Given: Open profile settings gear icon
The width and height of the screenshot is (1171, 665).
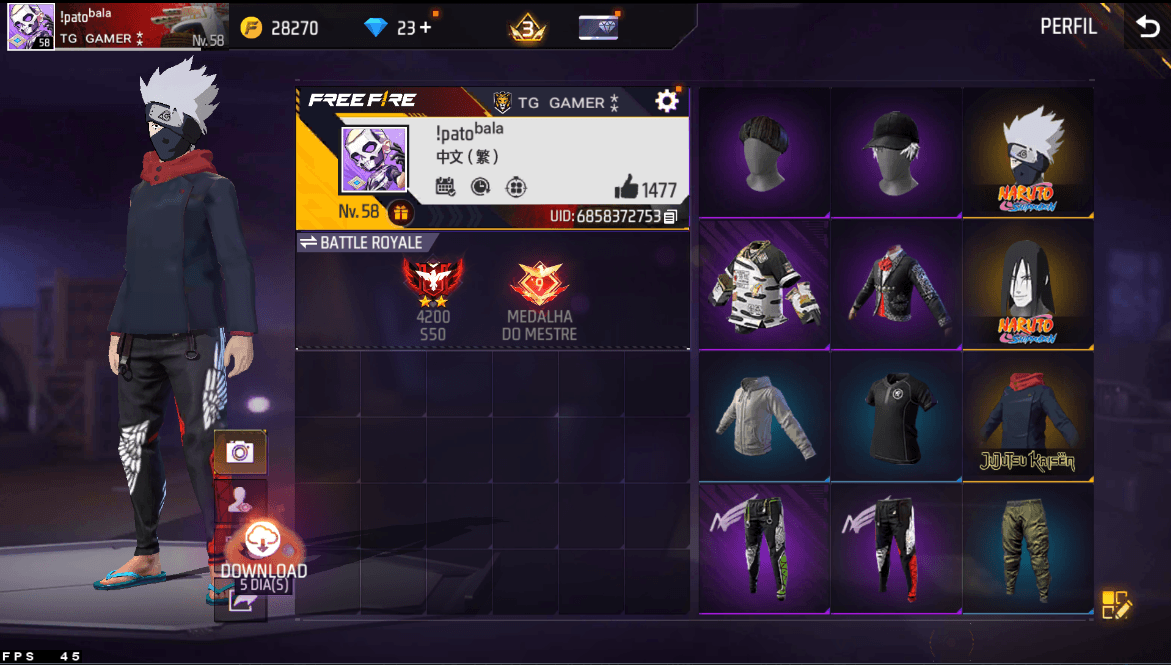Looking at the screenshot, I should (666, 101).
